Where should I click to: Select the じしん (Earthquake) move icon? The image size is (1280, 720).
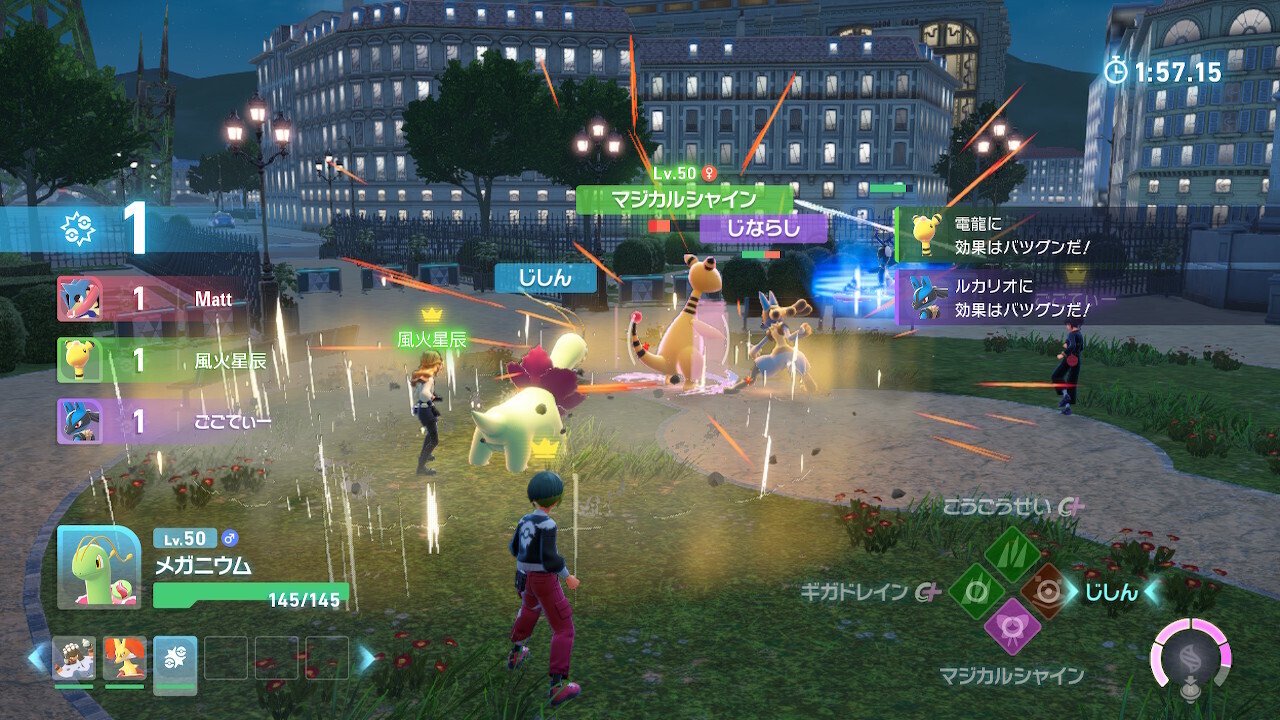pyautogui.click(x=1046, y=593)
